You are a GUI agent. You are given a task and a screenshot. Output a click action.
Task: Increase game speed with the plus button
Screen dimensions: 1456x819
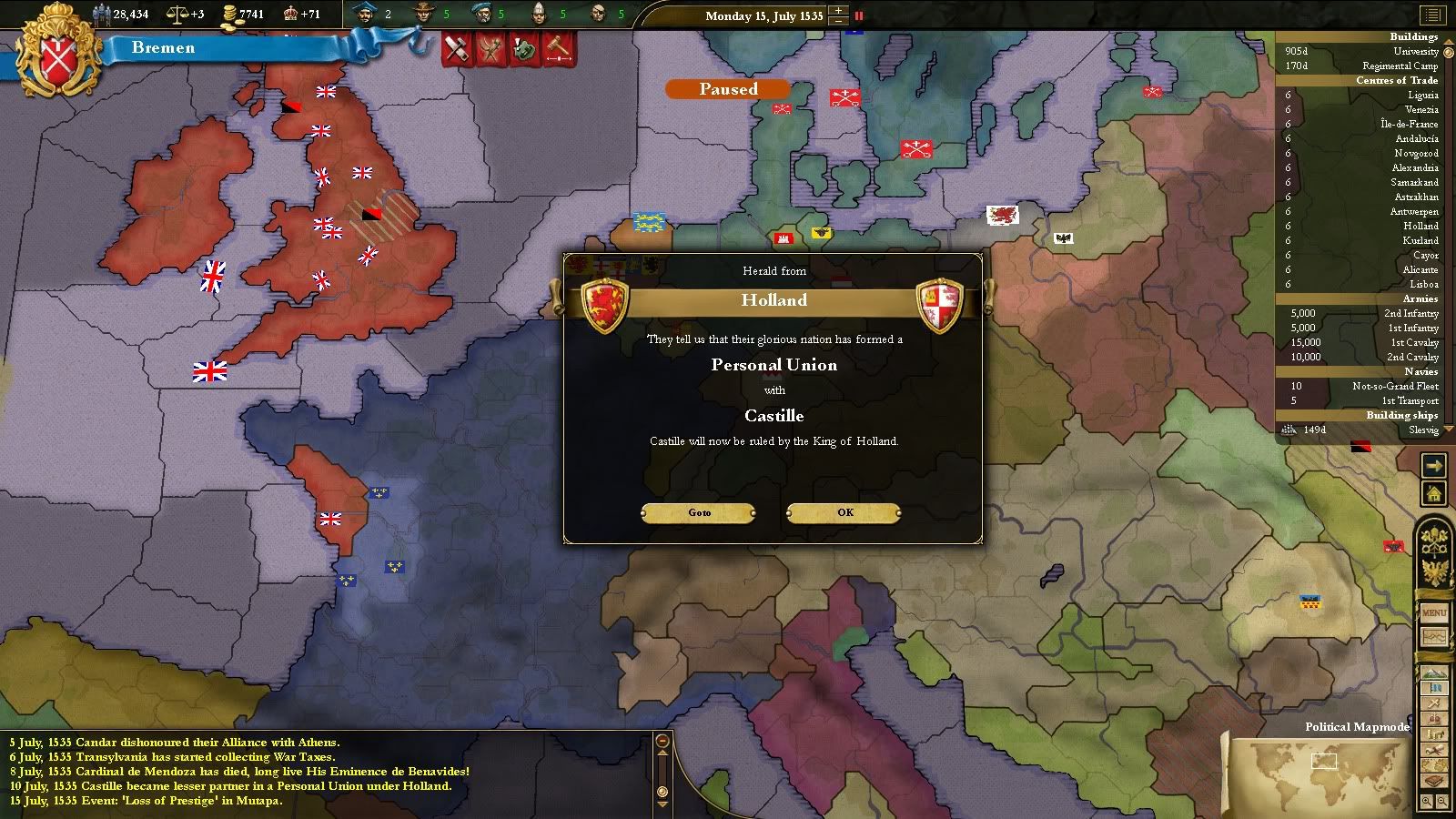point(839,10)
